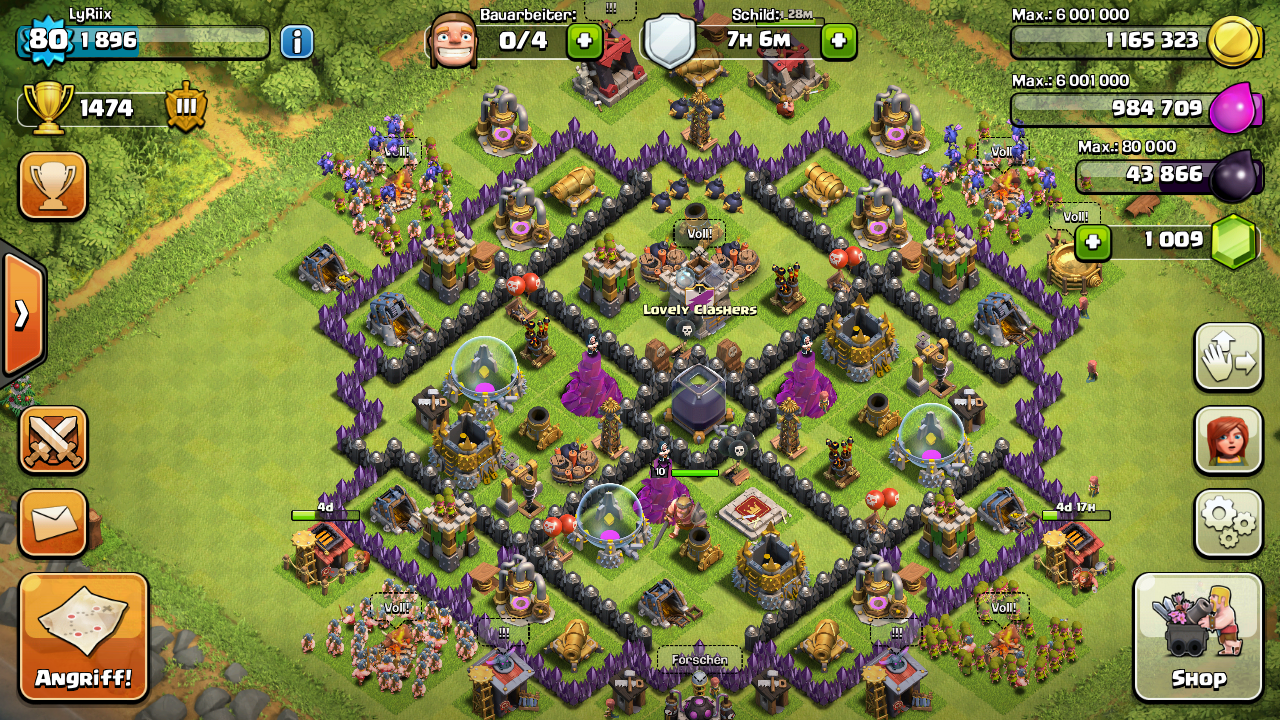Buy gems with the green plus button
This screenshot has width=1280, height=720.
coord(1093,241)
